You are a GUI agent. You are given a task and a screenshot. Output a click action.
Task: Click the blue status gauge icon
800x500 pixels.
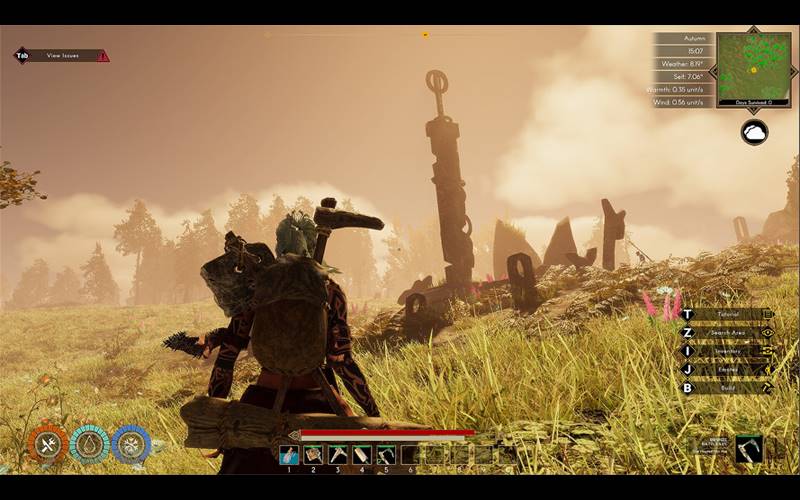tap(131, 445)
